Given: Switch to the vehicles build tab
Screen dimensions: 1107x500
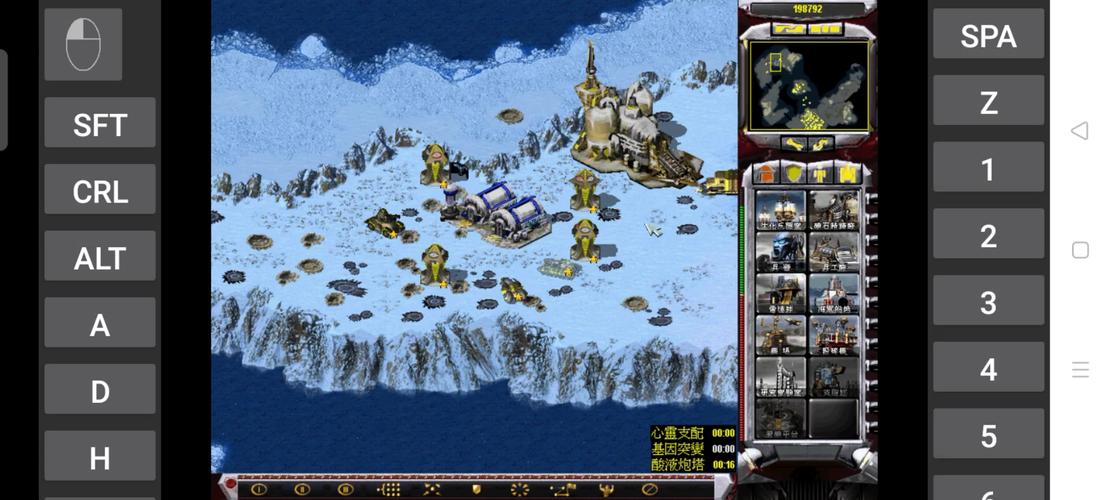Looking at the screenshot, I should coord(848,174).
